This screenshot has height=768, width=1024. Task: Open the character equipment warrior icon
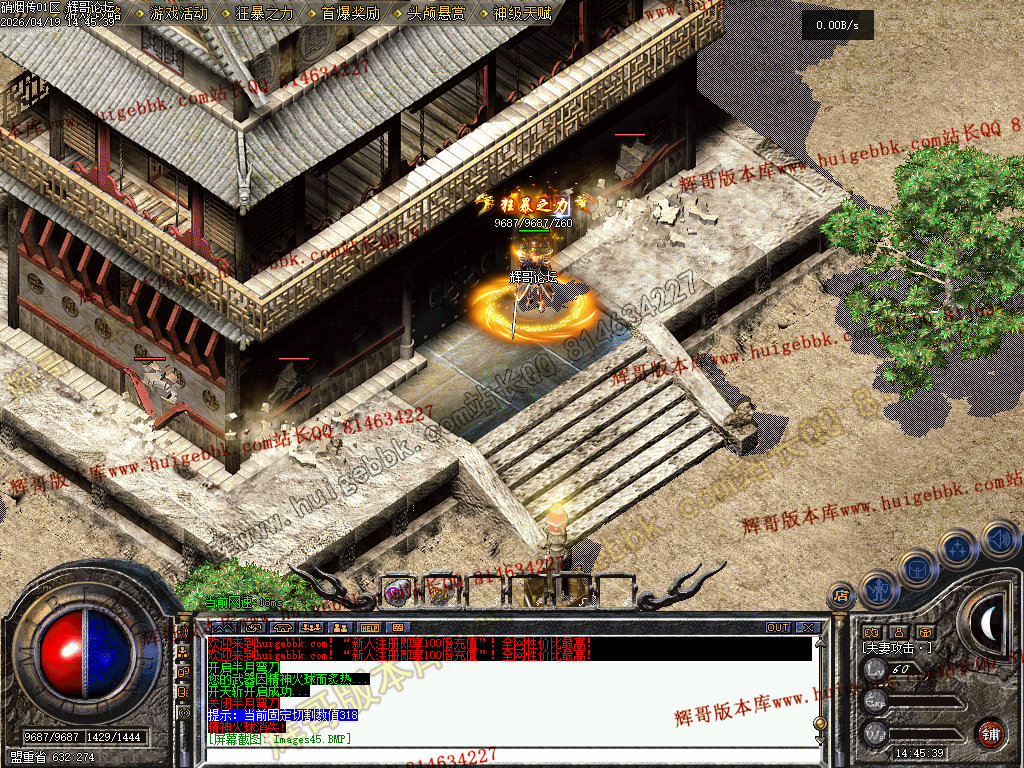(877, 589)
